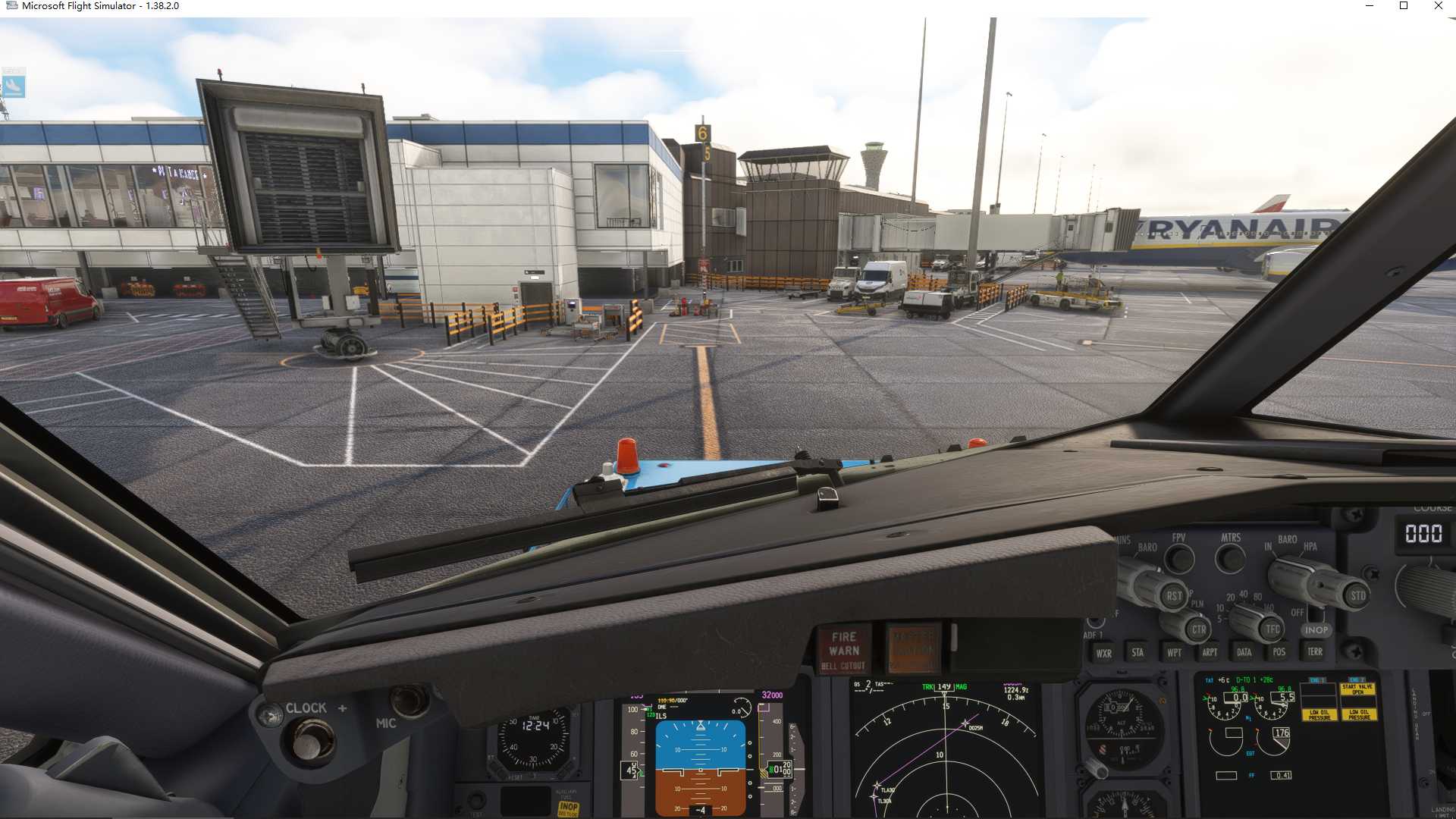1456x819 pixels.
Task: Reset the amber Master Caution light
Action: [x=913, y=648]
